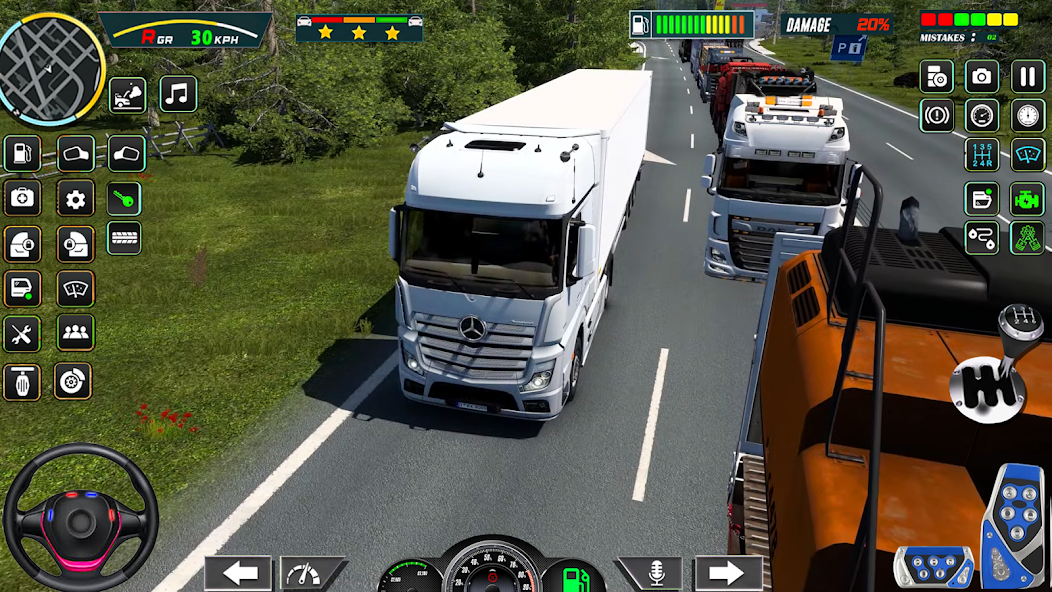Image resolution: width=1052 pixels, height=592 pixels.
Task: Pause the game
Action: tap(1027, 76)
